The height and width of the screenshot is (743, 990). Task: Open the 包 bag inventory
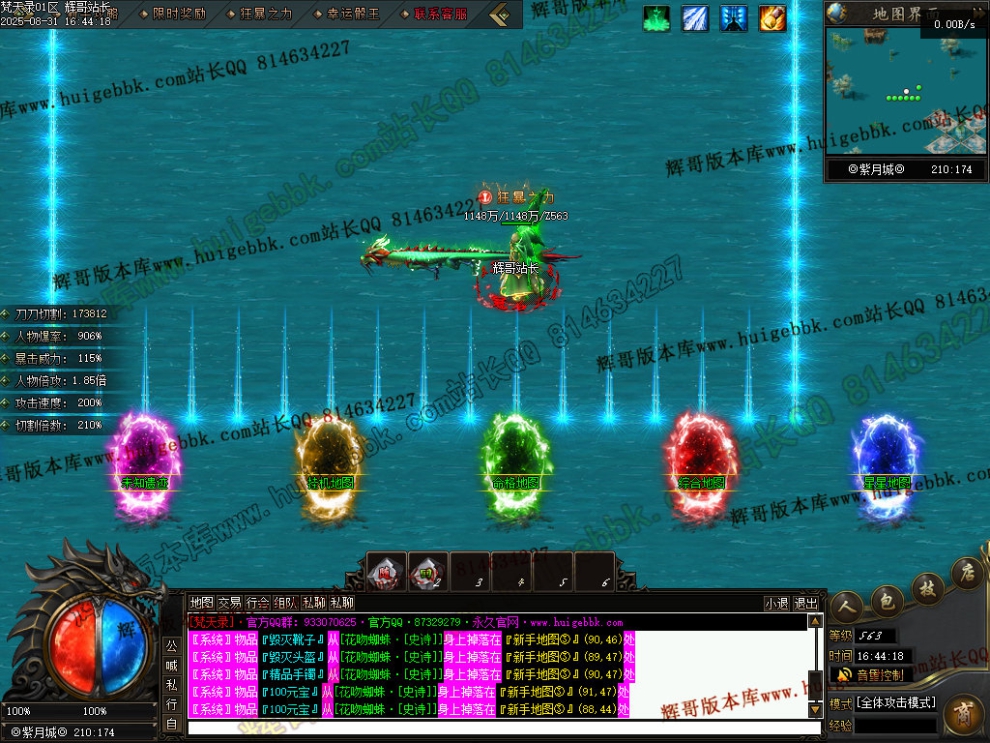click(x=885, y=599)
